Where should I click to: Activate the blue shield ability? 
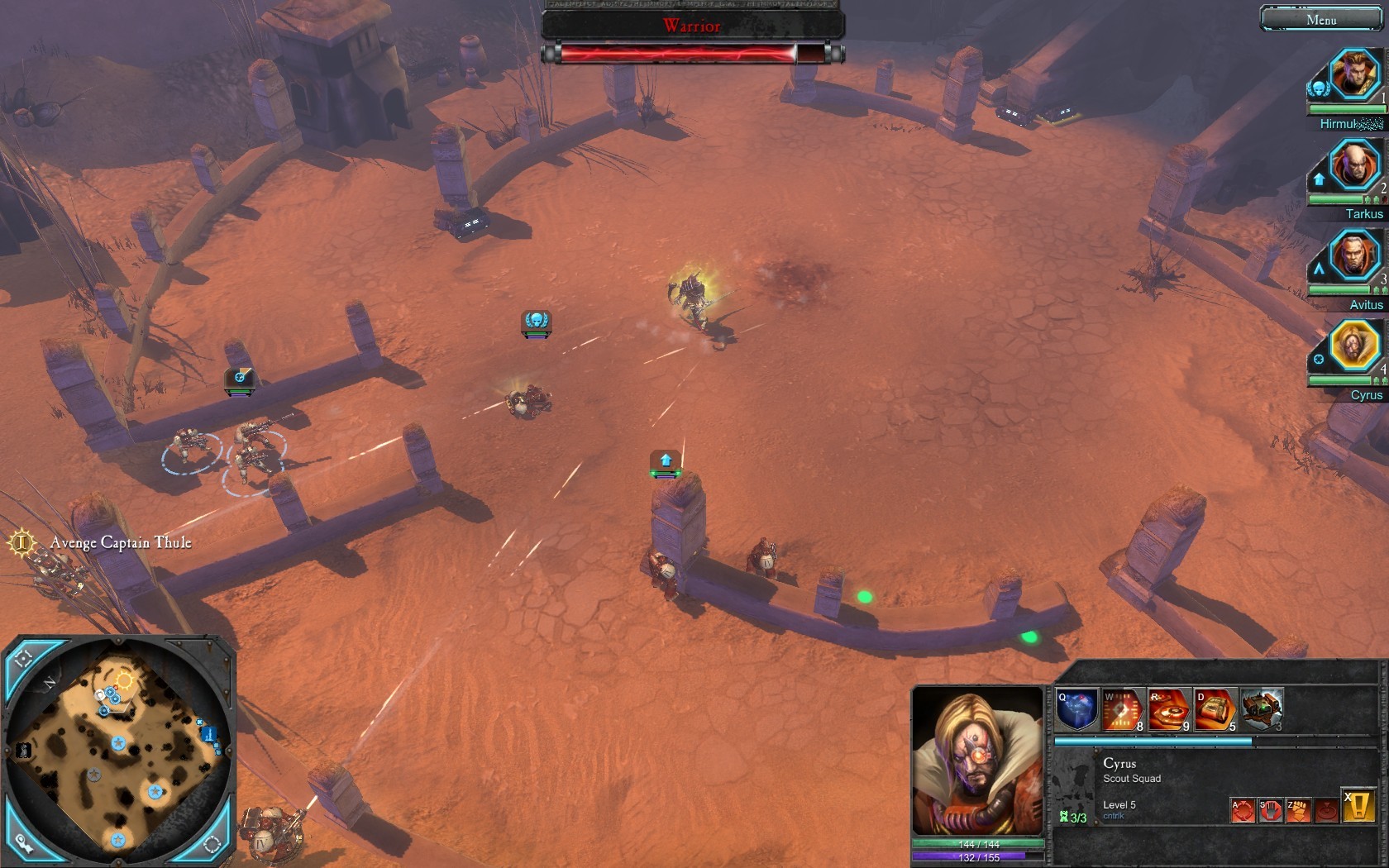[x=1076, y=710]
